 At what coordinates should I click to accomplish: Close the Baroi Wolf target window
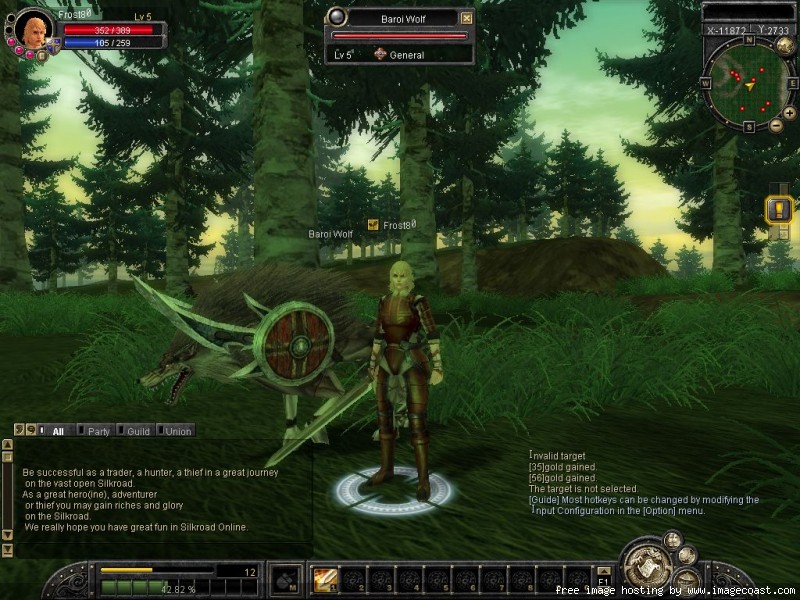pyautogui.click(x=466, y=18)
